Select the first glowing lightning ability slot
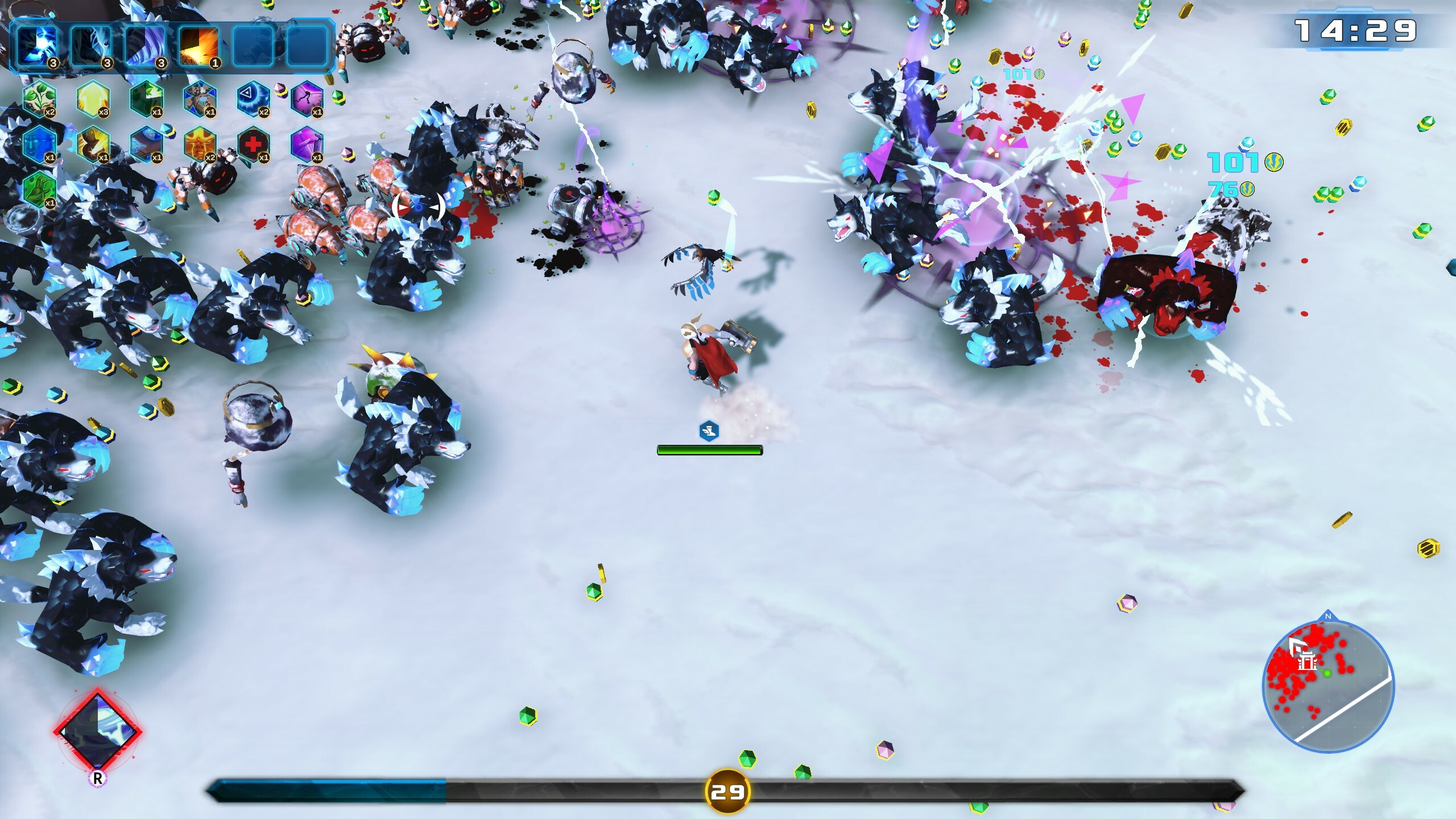This screenshot has height=819, width=1456. (x=38, y=46)
